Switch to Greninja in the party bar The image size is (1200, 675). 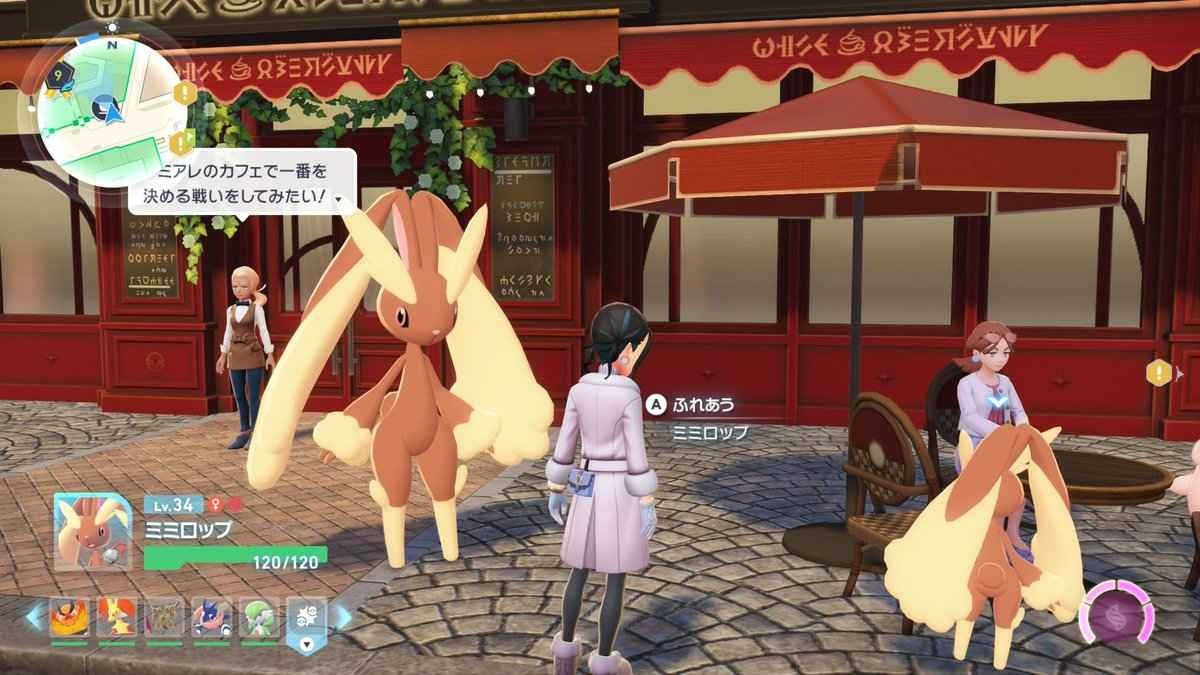pos(211,619)
